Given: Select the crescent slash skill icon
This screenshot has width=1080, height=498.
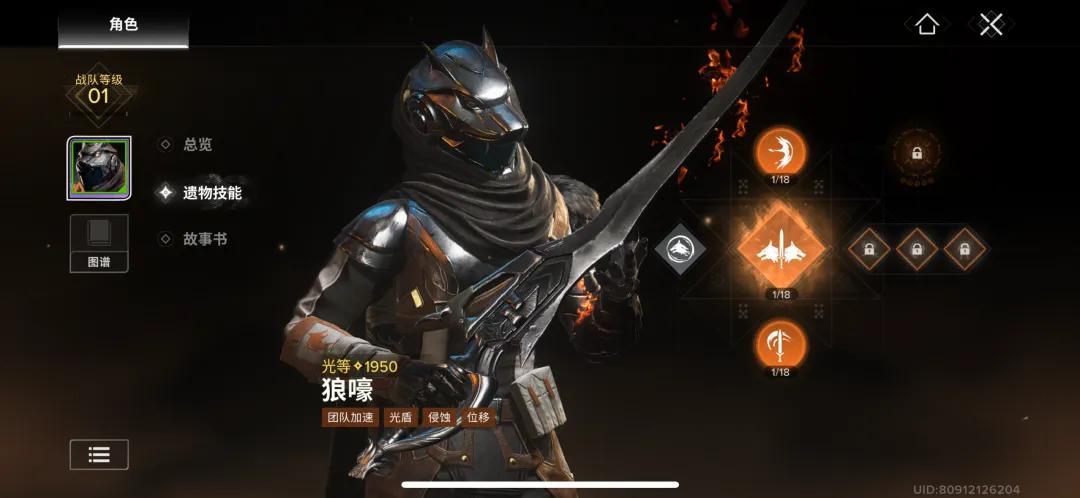Looking at the screenshot, I should (x=781, y=153).
